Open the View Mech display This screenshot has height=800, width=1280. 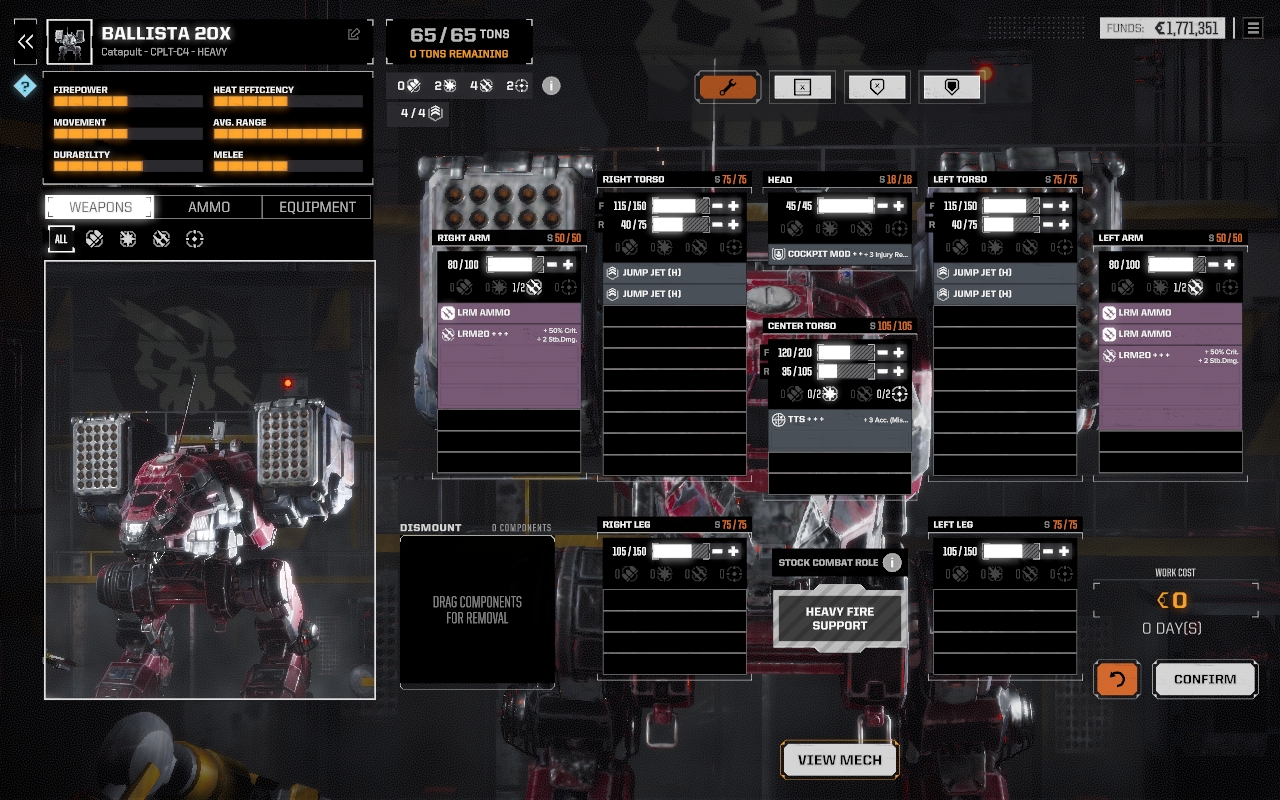pos(839,760)
